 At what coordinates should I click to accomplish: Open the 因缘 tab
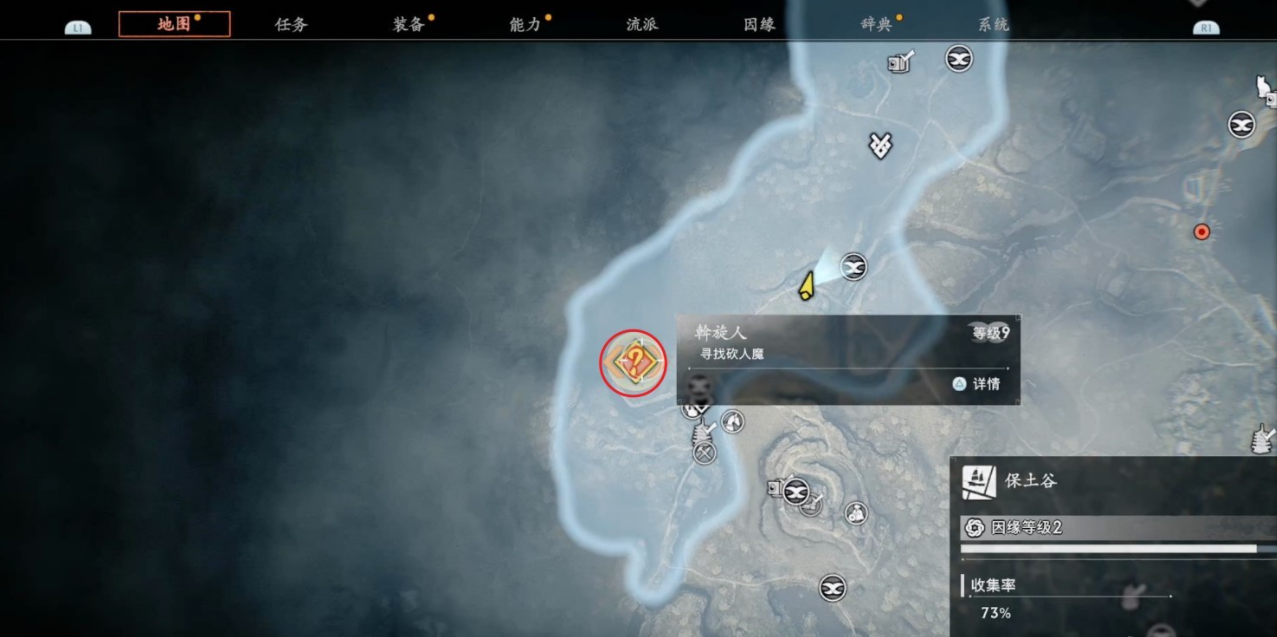pyautogui.click(x=760, y=24)
